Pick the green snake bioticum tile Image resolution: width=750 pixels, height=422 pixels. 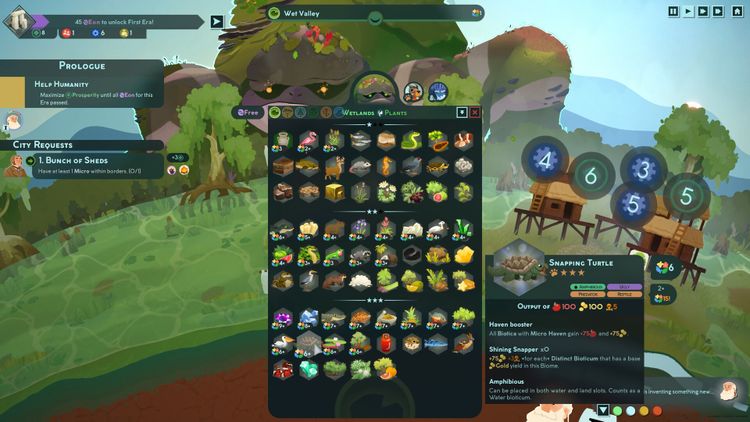[411, 141]
